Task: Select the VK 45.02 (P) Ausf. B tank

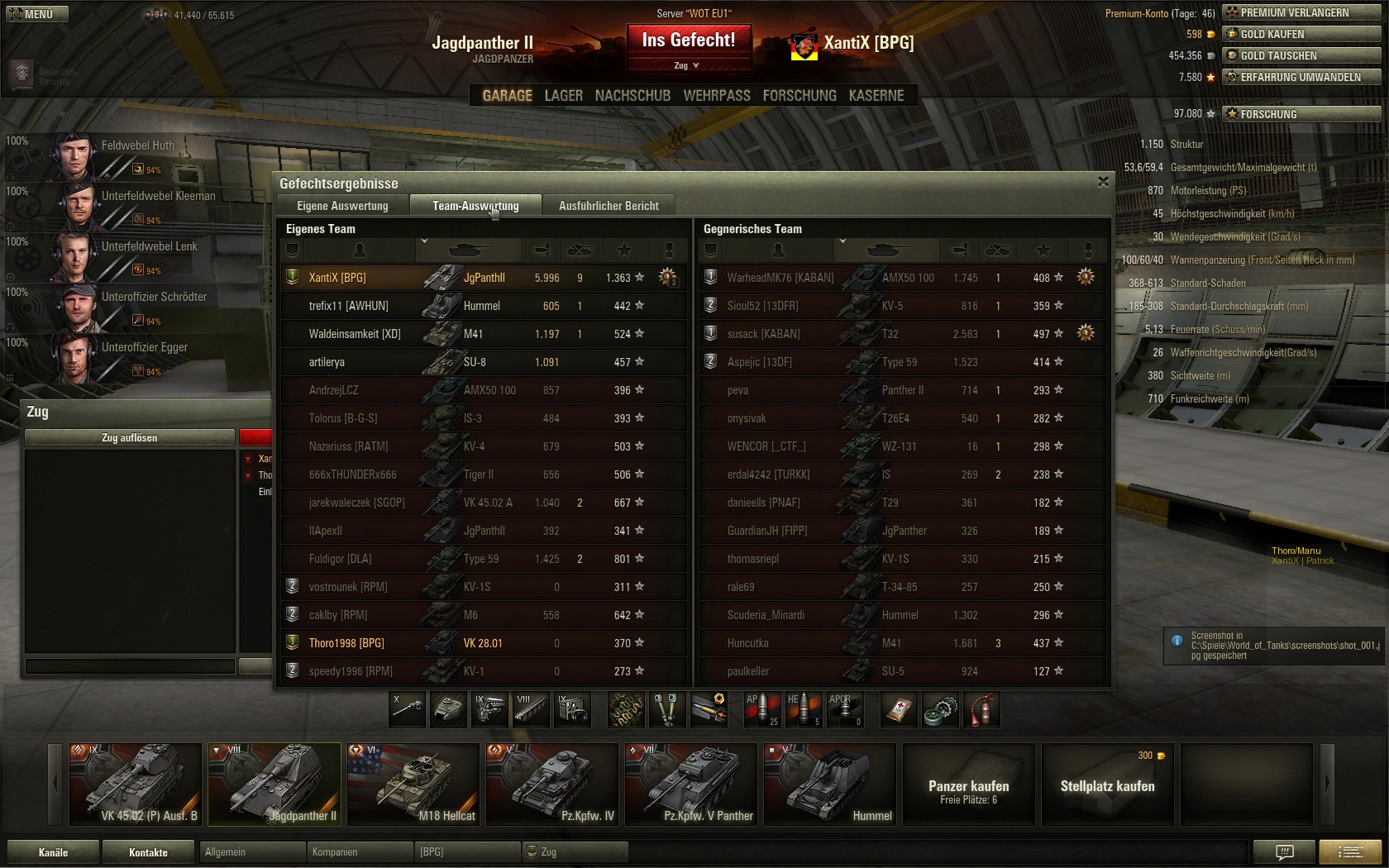Action: point(136,784)
